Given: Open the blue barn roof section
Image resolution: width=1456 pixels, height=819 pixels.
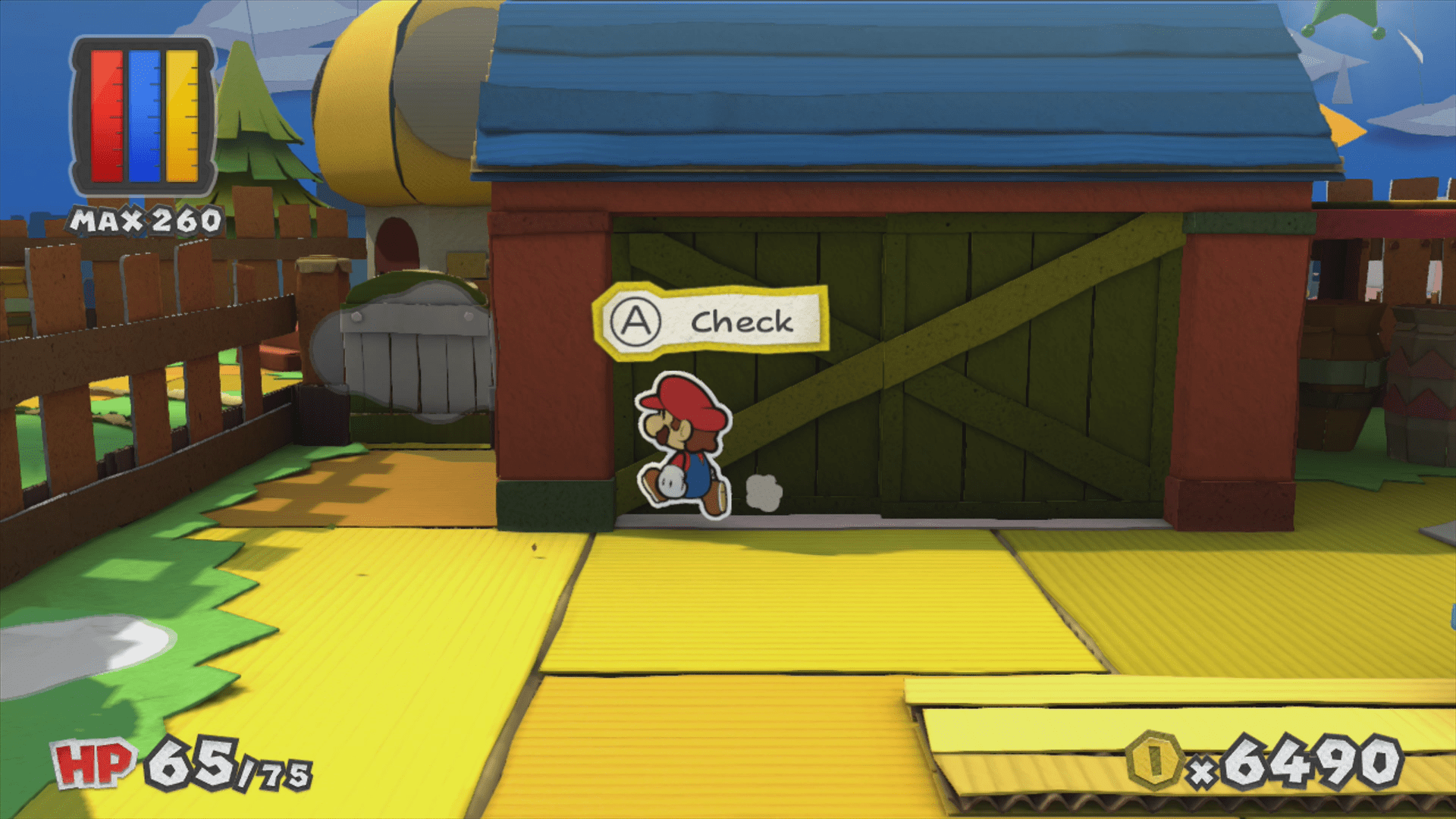Looking at the screenshot, I should point(872,99).
